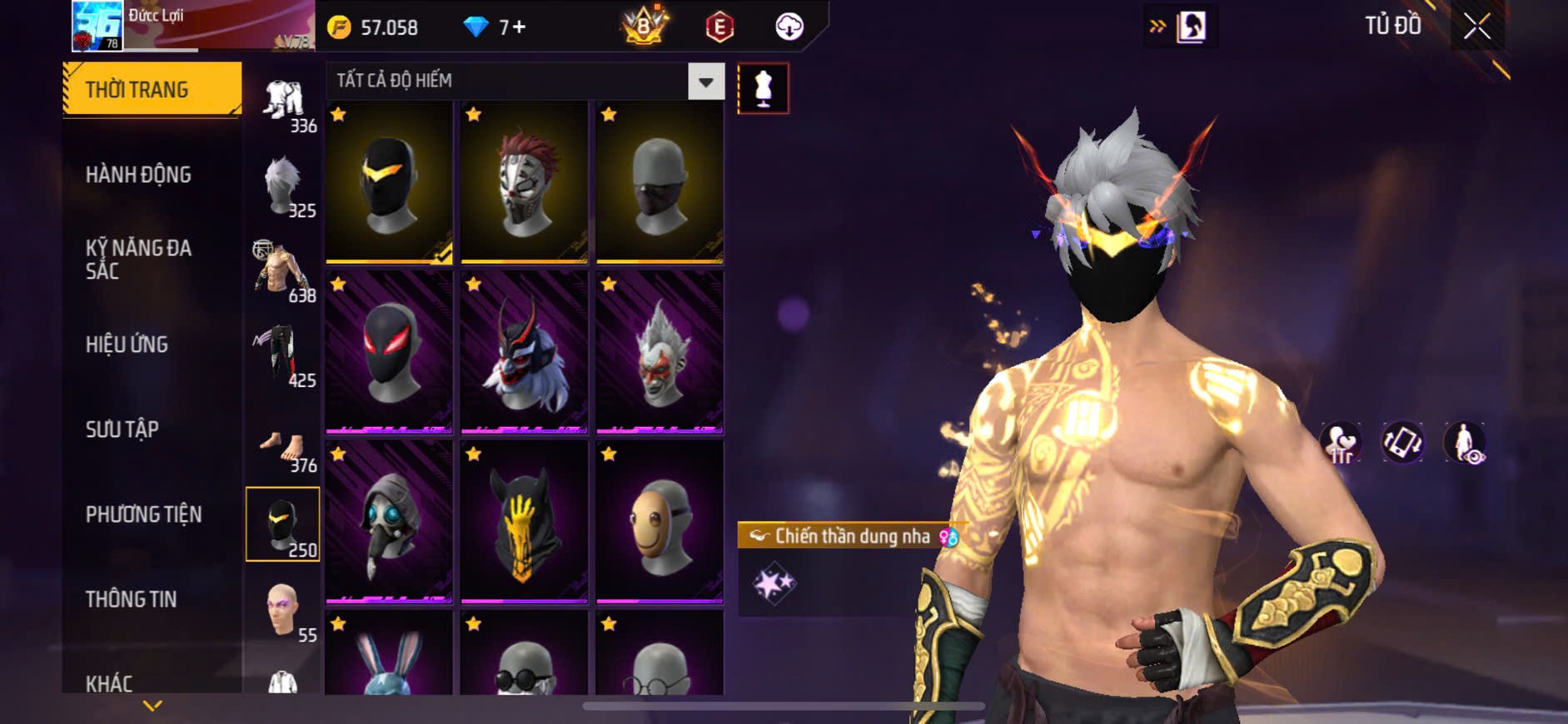Choose the plague doctor hooded mask

pyautogui.click(x=389, y=522)
